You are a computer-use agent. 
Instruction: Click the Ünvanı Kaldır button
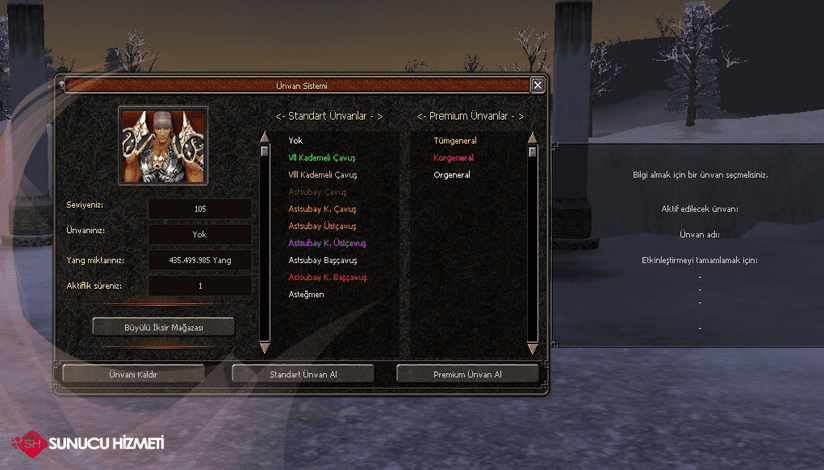coord(133,374)
